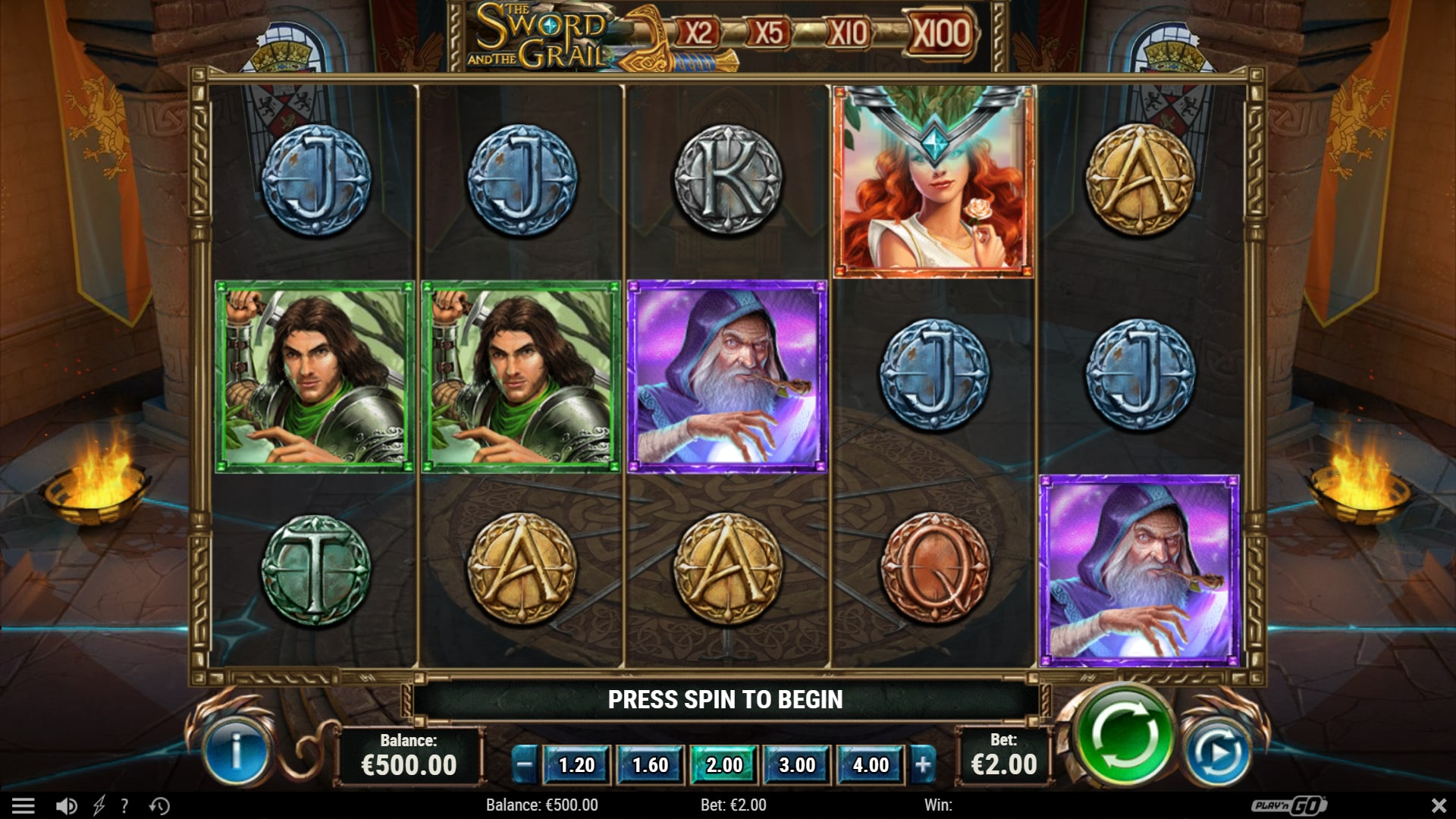Set the bet to 3.00
The height and width of the screenshot is (819, 1456).
coord(797,765)
